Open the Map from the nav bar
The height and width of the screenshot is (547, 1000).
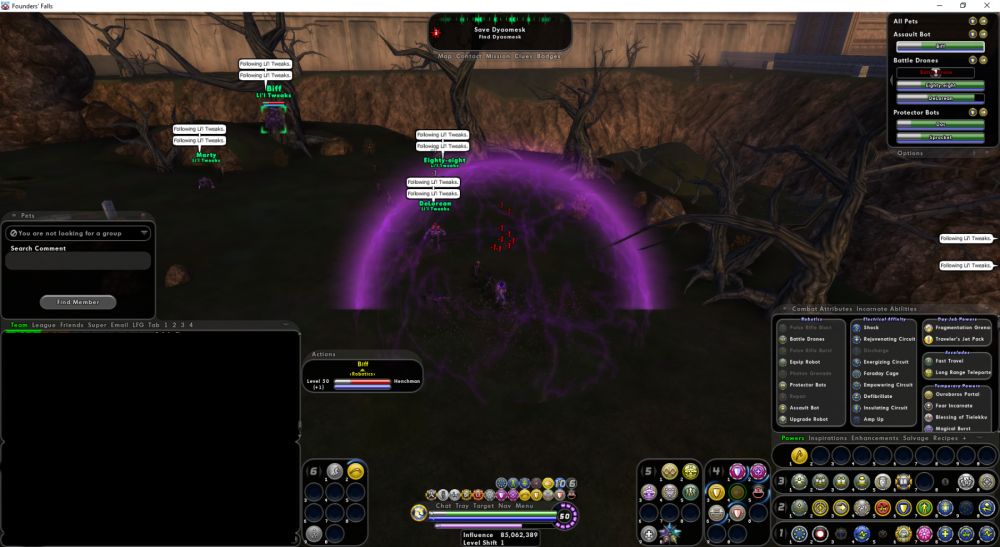click(445, 56)
